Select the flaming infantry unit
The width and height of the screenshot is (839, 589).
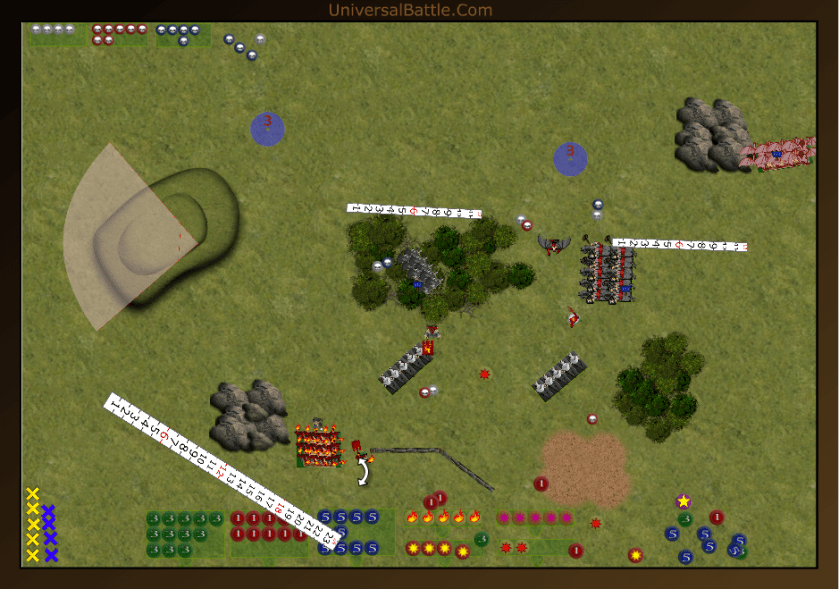[318, 446]
